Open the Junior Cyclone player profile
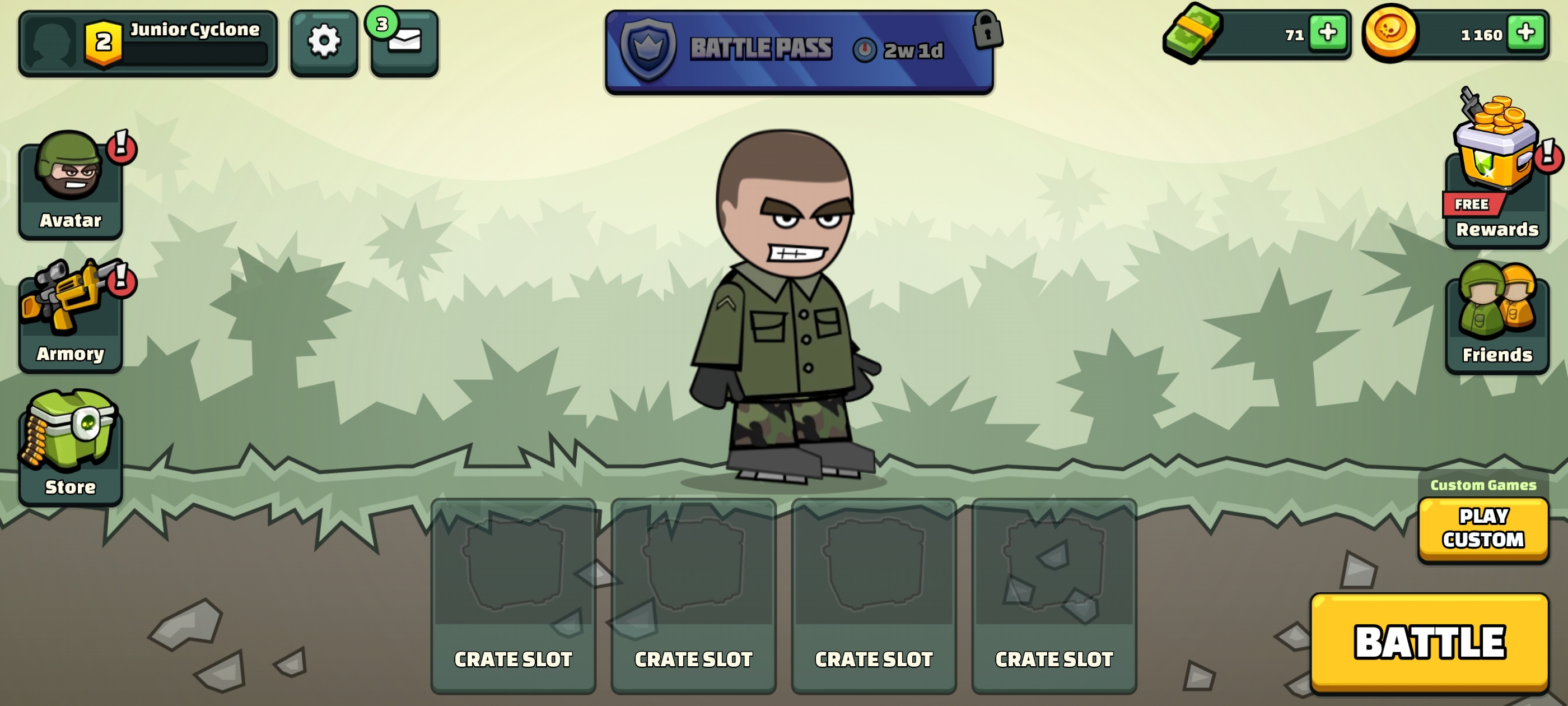1568x706 pixels. [x=147, y=43]
